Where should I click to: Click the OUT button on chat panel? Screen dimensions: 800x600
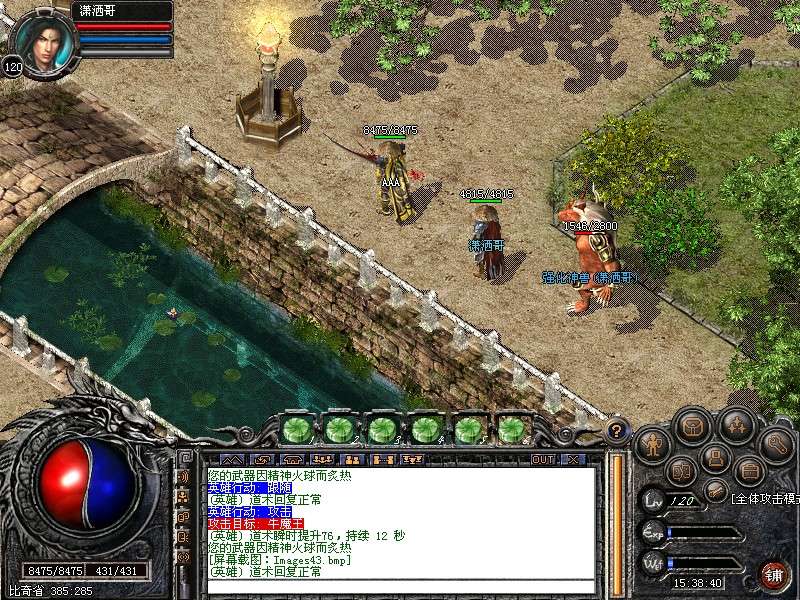[542, 459]
